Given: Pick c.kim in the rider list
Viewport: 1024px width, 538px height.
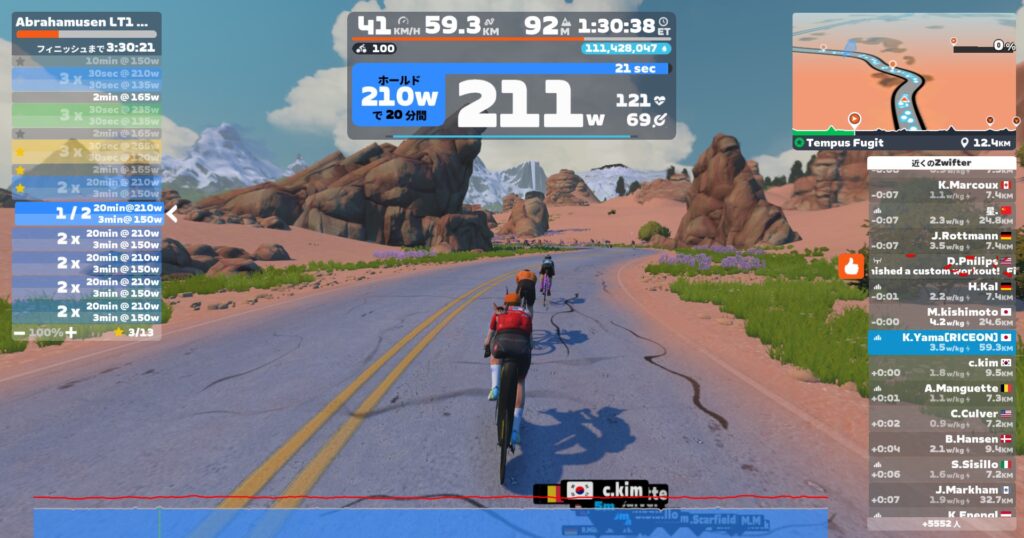Looking at the screenshot, I should click(x=941, y=368).
